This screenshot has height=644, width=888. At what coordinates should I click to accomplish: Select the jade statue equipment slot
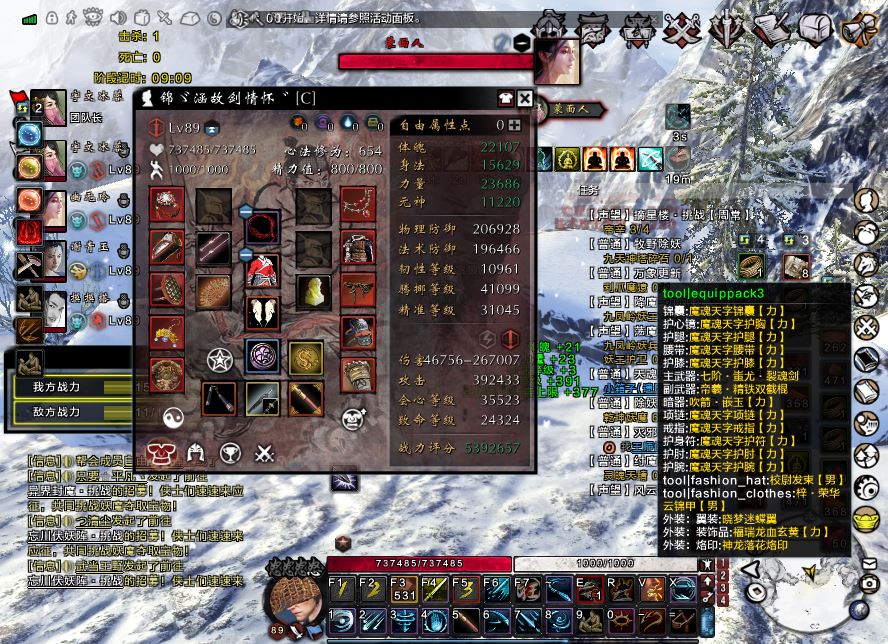point(313,291)
